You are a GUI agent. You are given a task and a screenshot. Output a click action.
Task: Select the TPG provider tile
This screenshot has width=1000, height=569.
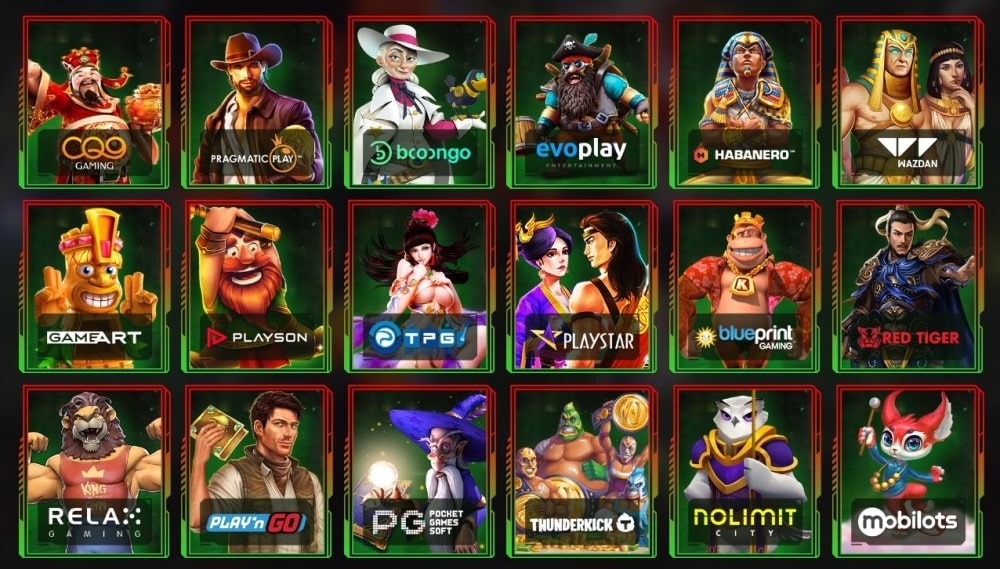click(x=418, y=285)
